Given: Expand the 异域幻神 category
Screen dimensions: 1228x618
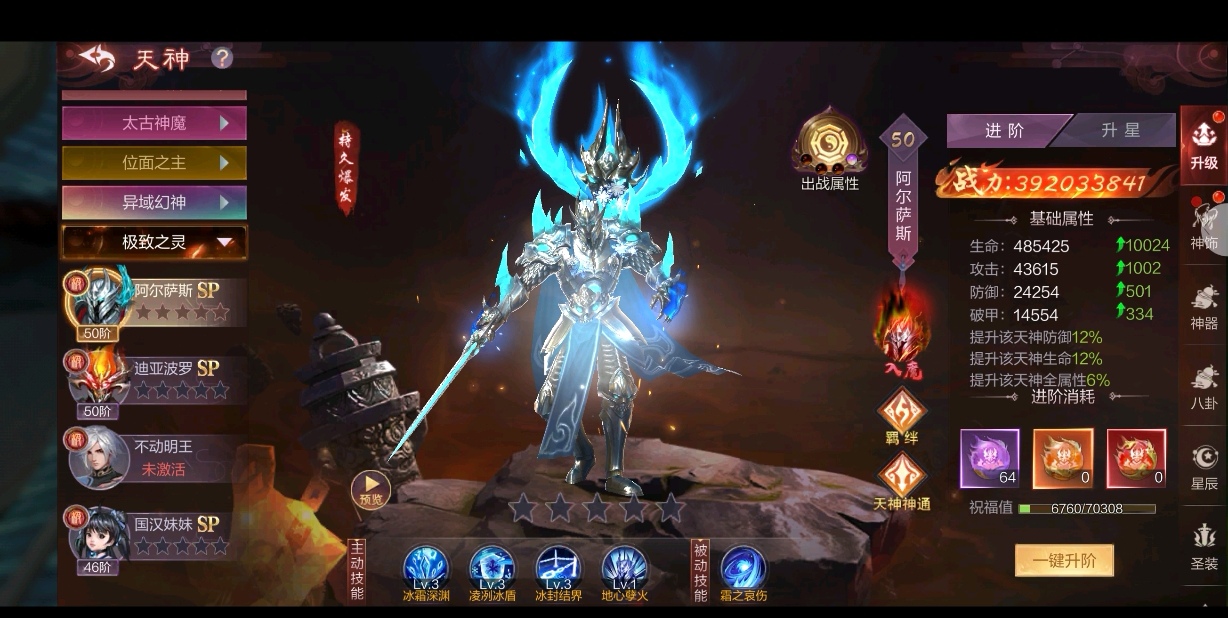Looking at the screenshot, I should click(154, 202).
